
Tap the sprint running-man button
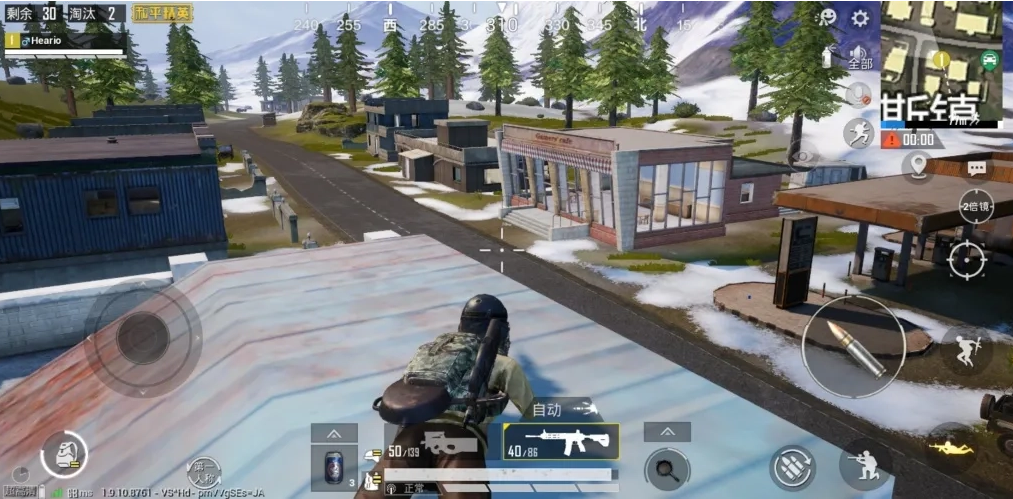tap(858, 134)
